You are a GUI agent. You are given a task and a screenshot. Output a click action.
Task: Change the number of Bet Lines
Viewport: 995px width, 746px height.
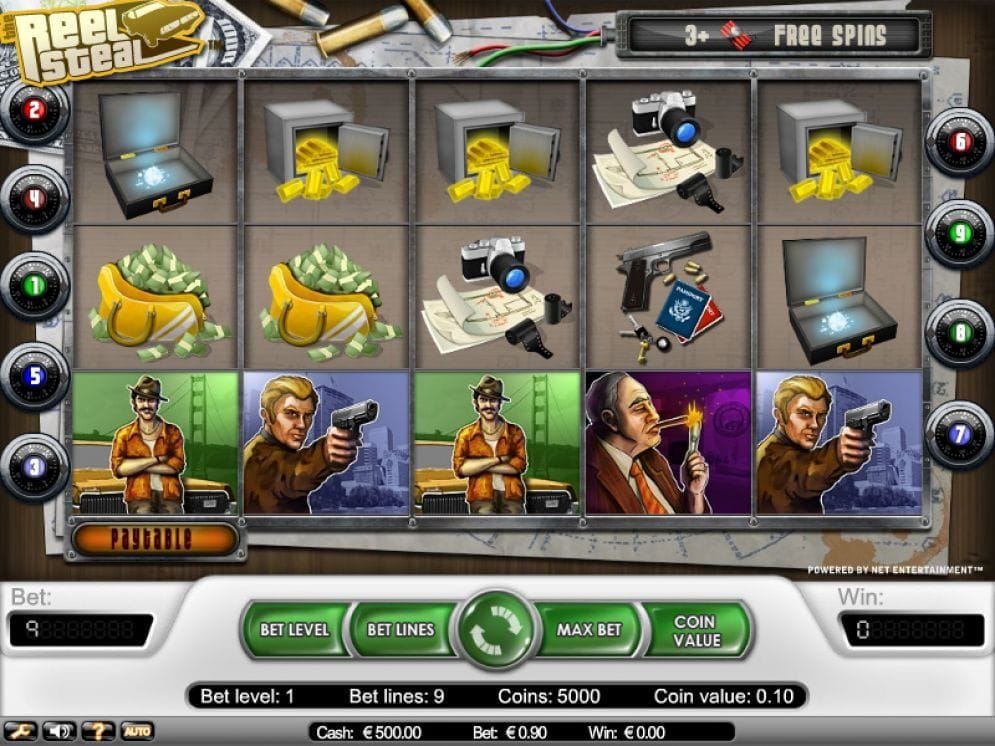pos(400,630)
